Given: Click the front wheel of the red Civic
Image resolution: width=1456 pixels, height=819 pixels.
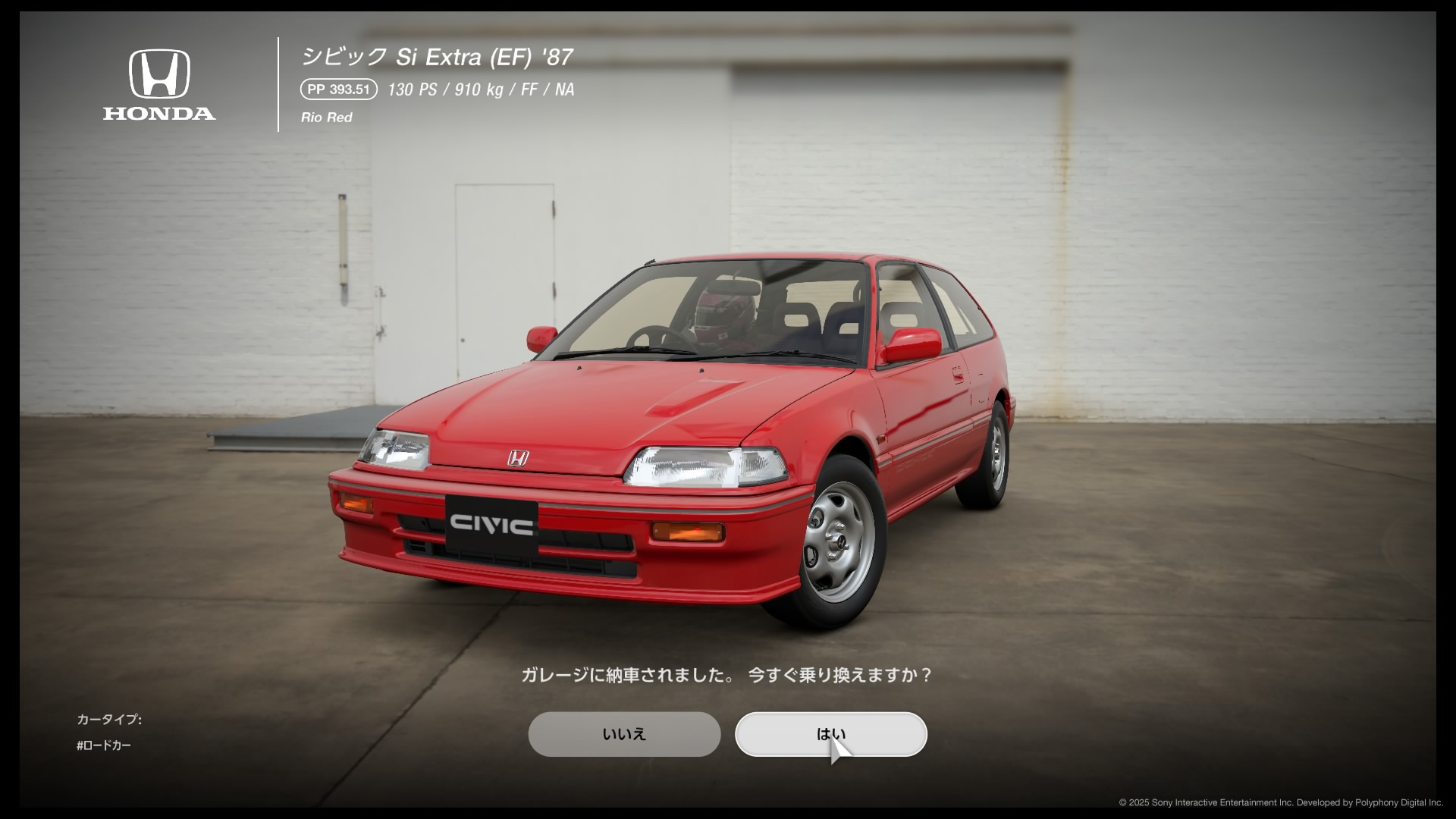Looking at the screenshot, I should point(838,542).
